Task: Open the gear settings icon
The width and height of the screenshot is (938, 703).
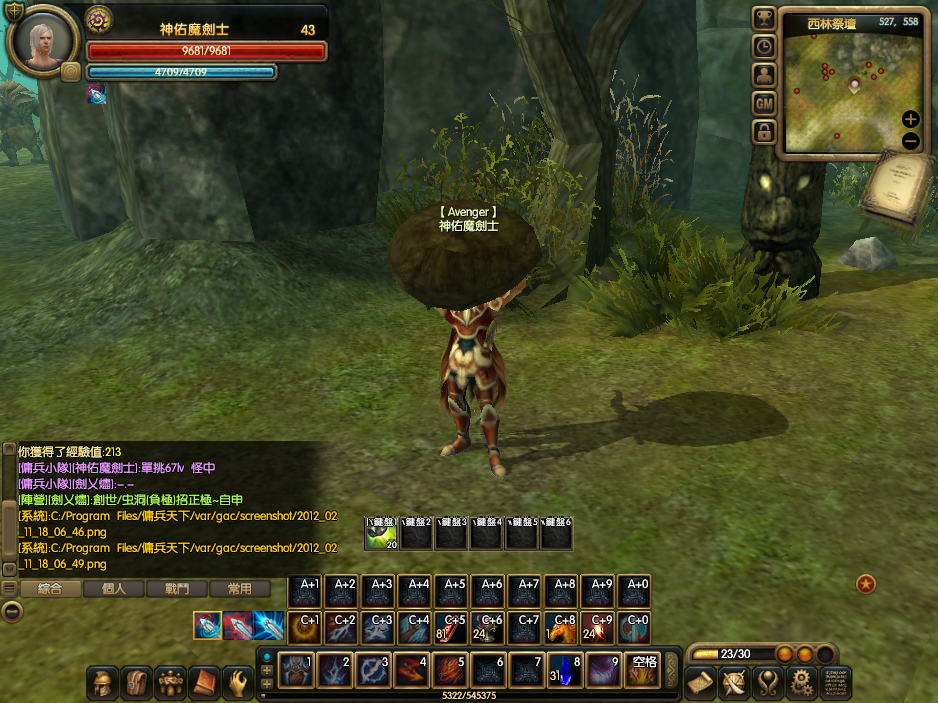Action: tap(800, 683)
